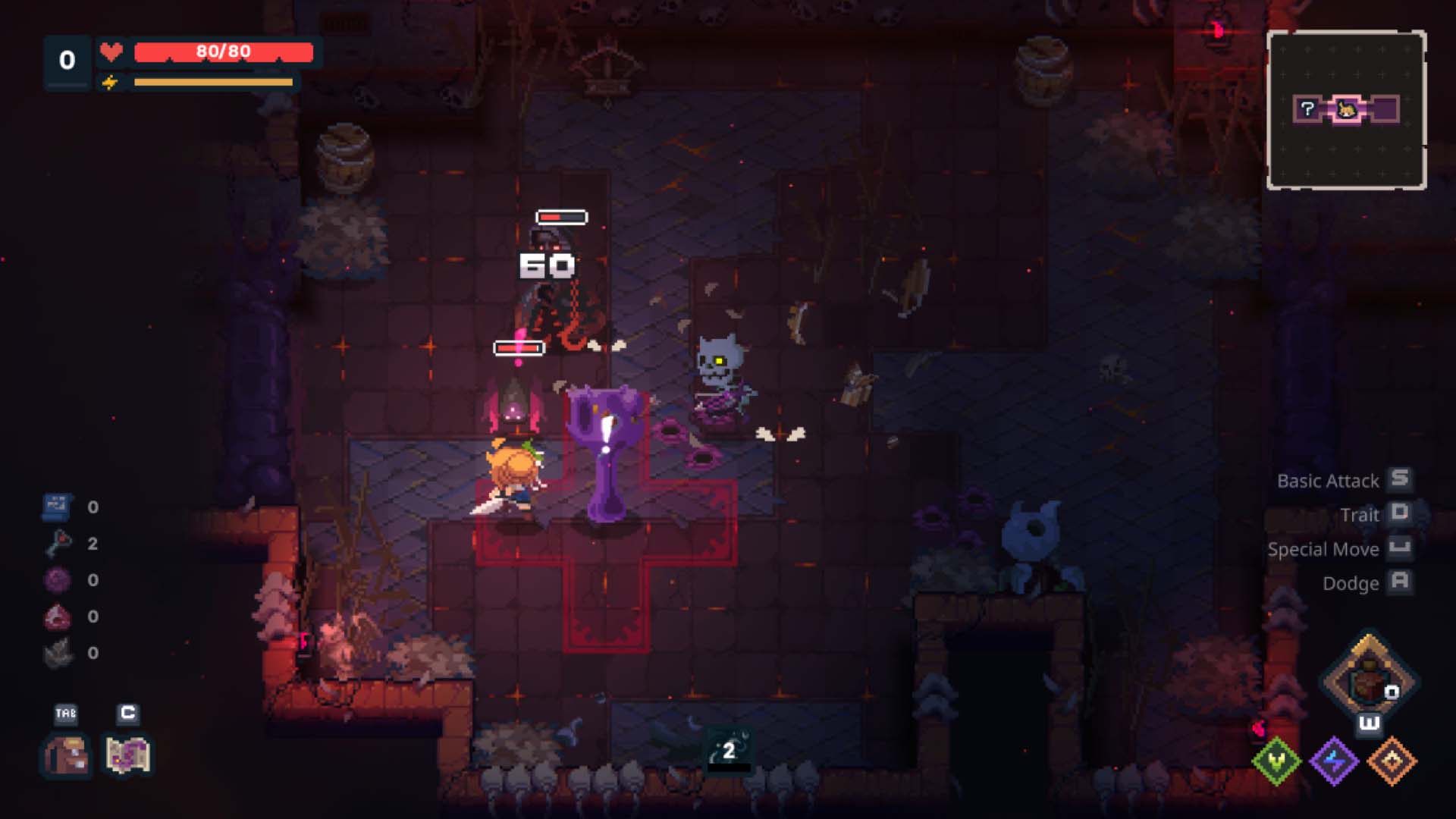Click the unexplored question mark room on minimap

coord(1307,109)
